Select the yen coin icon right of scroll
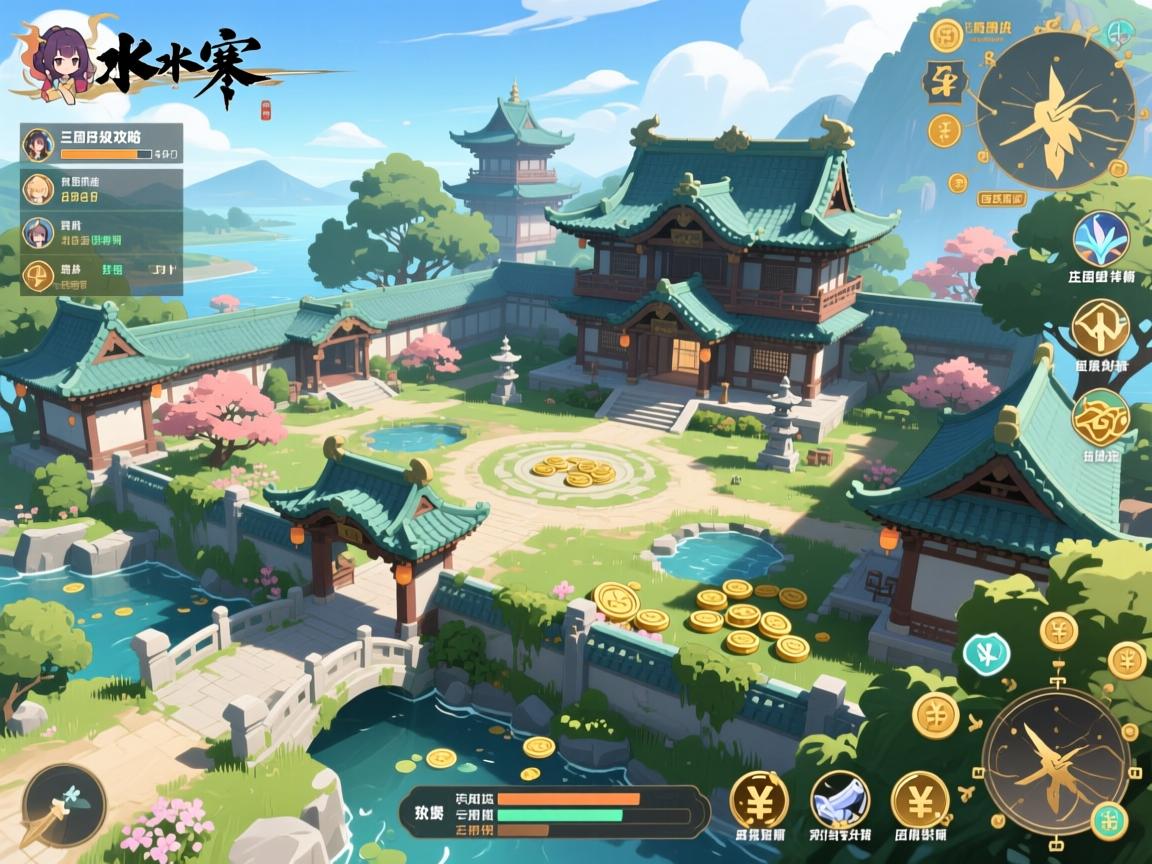This screenshot has width=1152, height=864. pyautogui.click(x=919, y=800)
